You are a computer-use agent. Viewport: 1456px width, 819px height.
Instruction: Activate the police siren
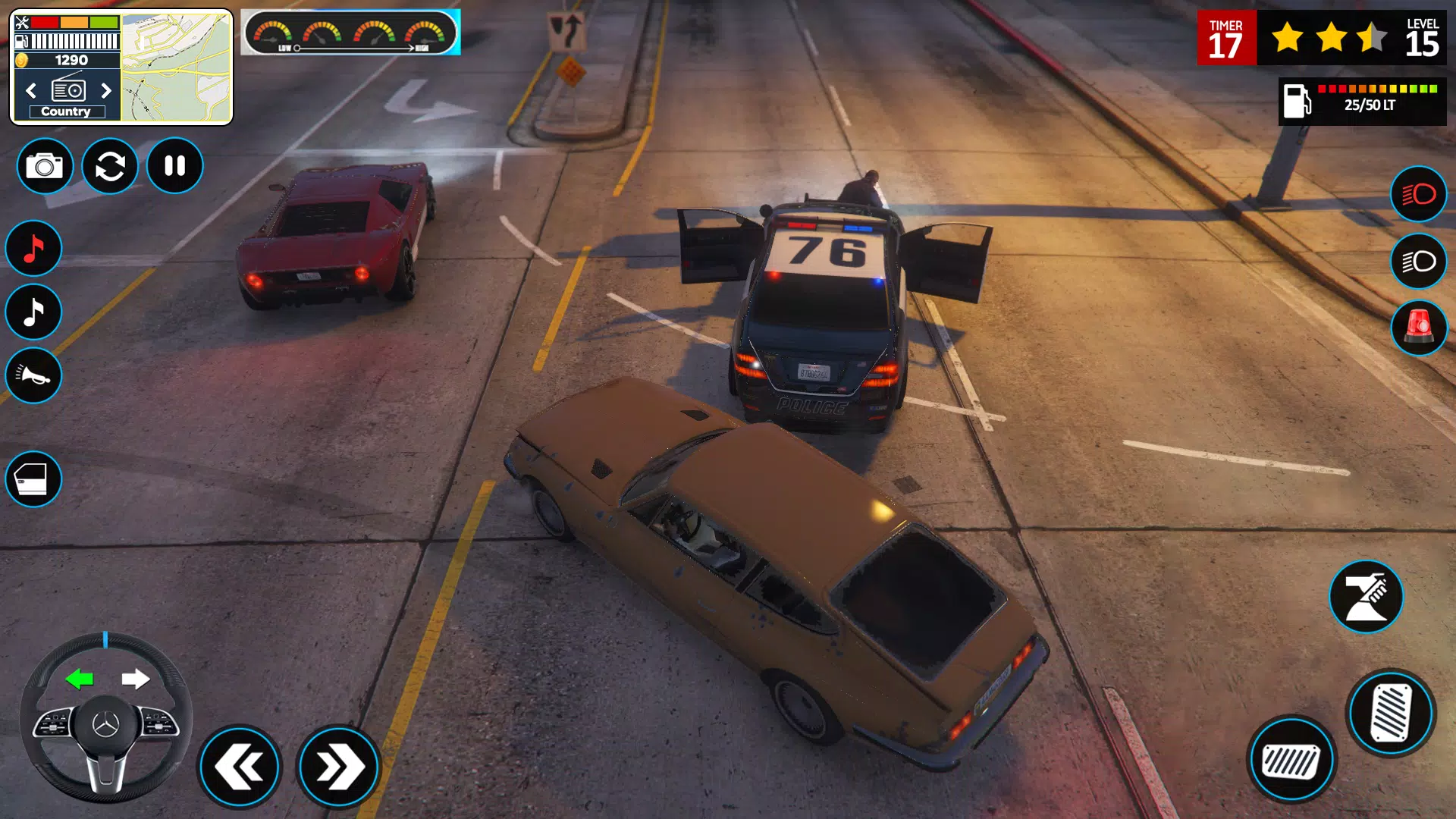[1418, 327]
